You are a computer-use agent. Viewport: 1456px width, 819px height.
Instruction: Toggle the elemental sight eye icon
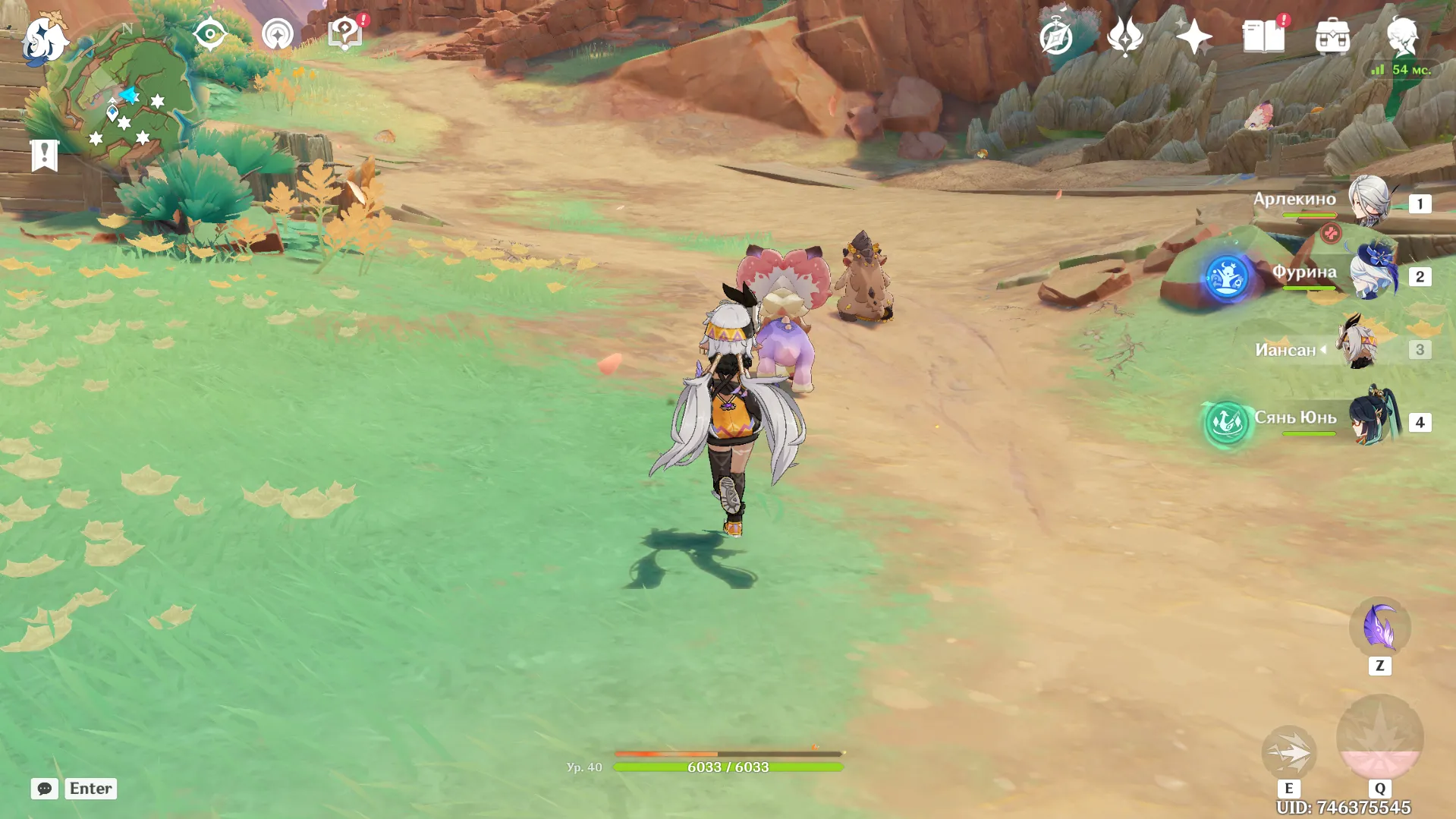209,35
